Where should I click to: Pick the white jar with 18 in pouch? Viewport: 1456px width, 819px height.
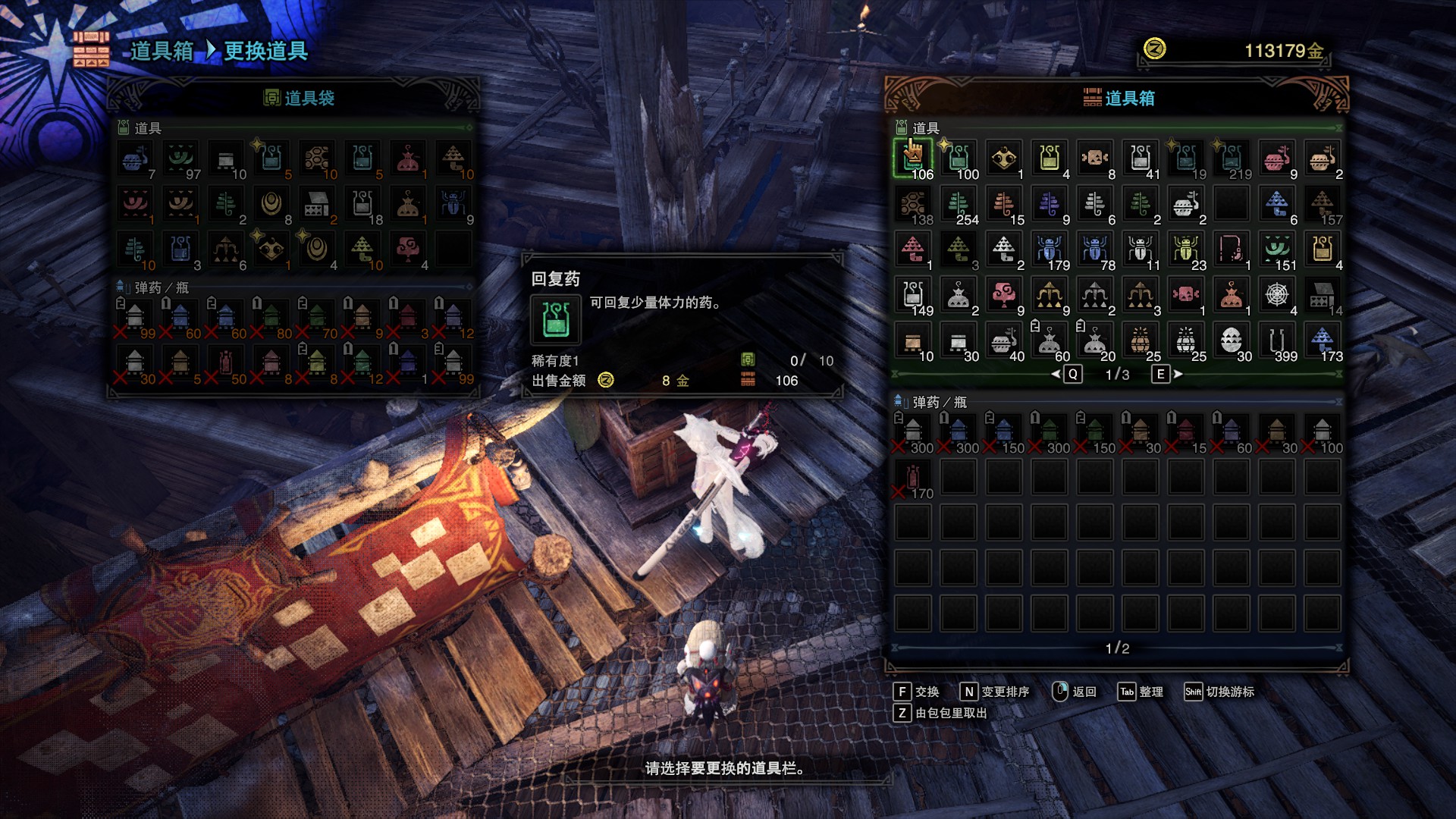pyautogui.click(x=362, y=205)
